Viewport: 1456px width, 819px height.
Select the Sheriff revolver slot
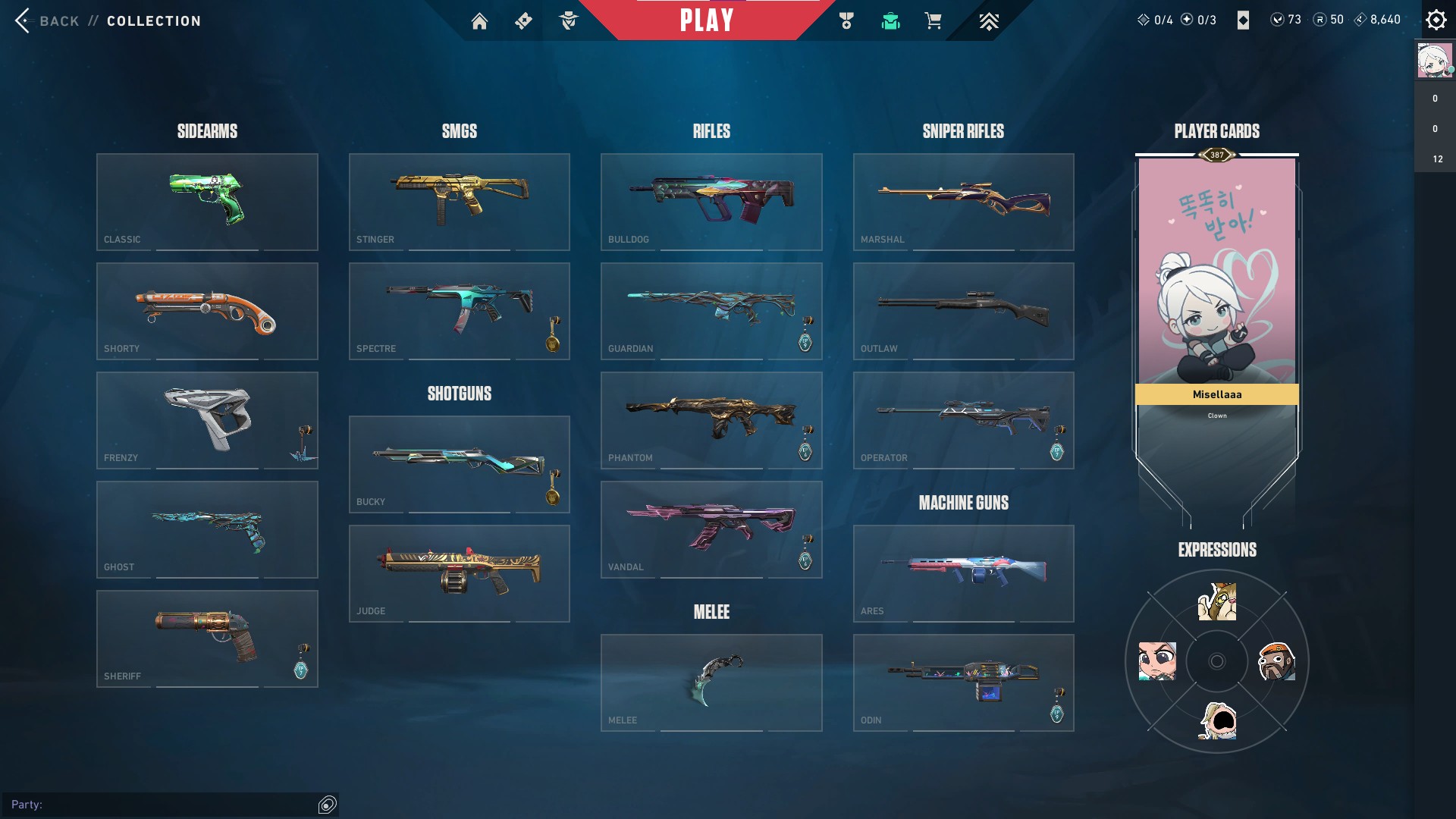click(207, 639)
